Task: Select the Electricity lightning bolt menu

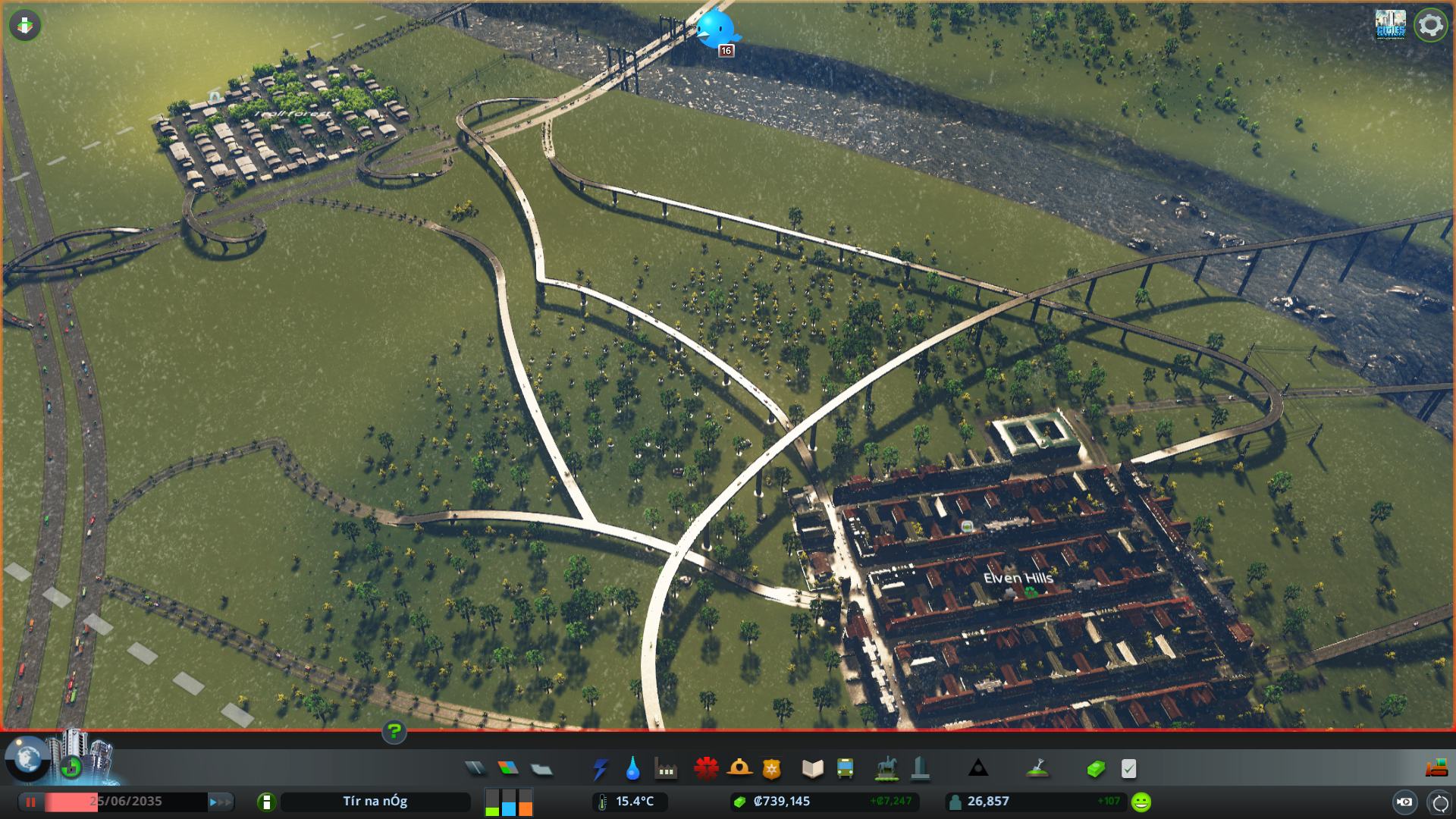Action: pyautogui.click(x=600, y=769)
